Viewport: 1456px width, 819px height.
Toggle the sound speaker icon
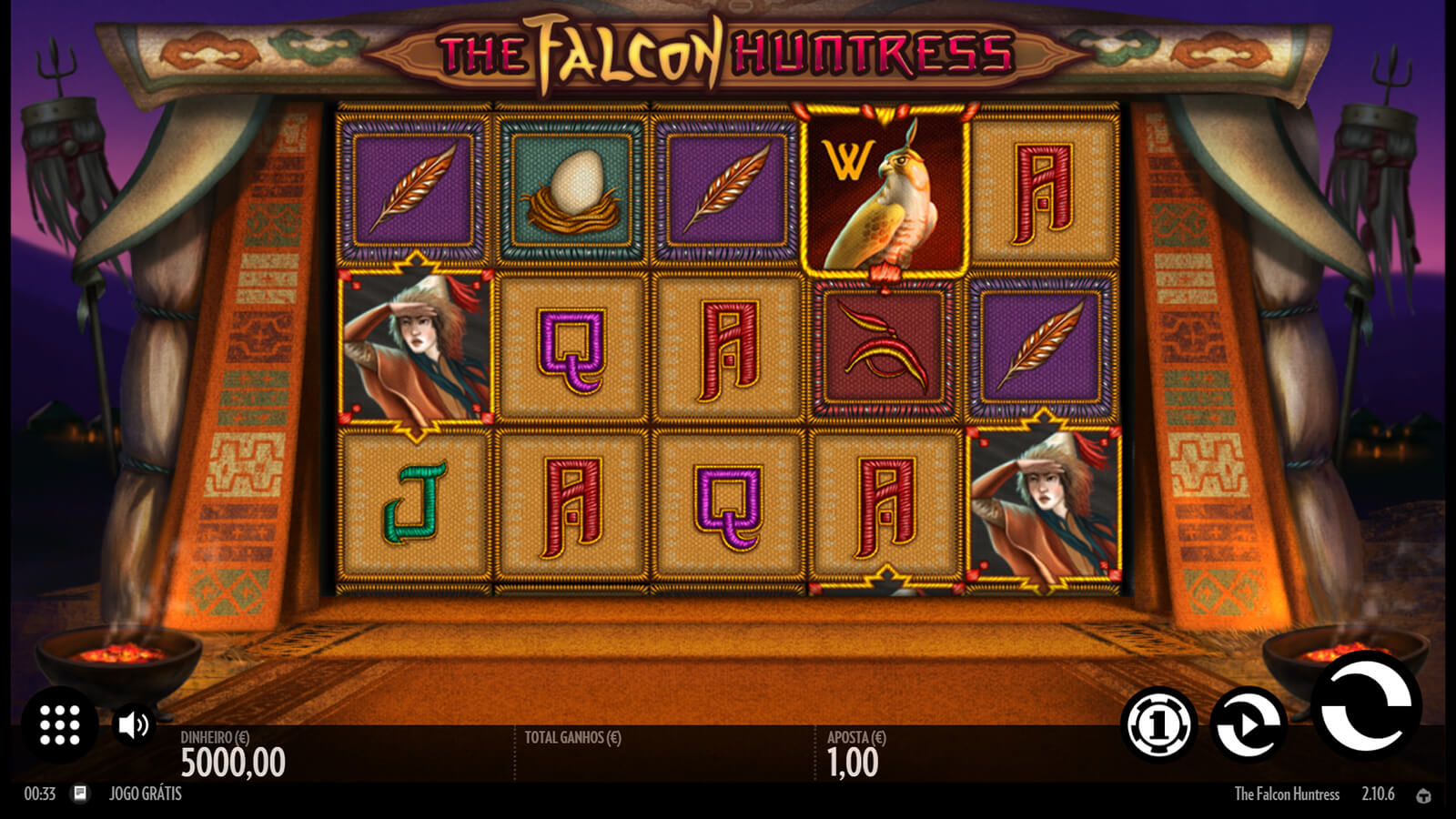point(133,725)
